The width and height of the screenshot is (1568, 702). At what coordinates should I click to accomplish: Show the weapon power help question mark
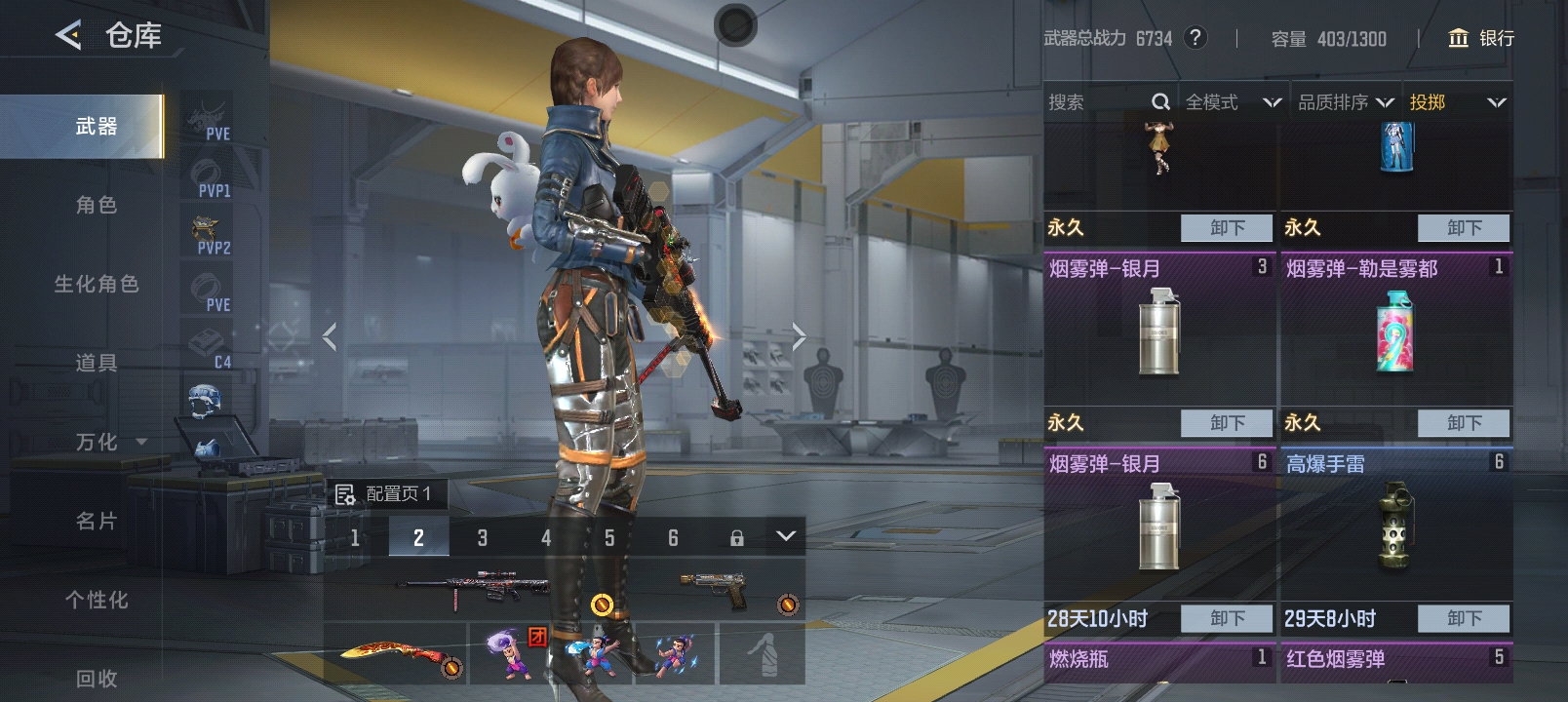[1196, 38]
